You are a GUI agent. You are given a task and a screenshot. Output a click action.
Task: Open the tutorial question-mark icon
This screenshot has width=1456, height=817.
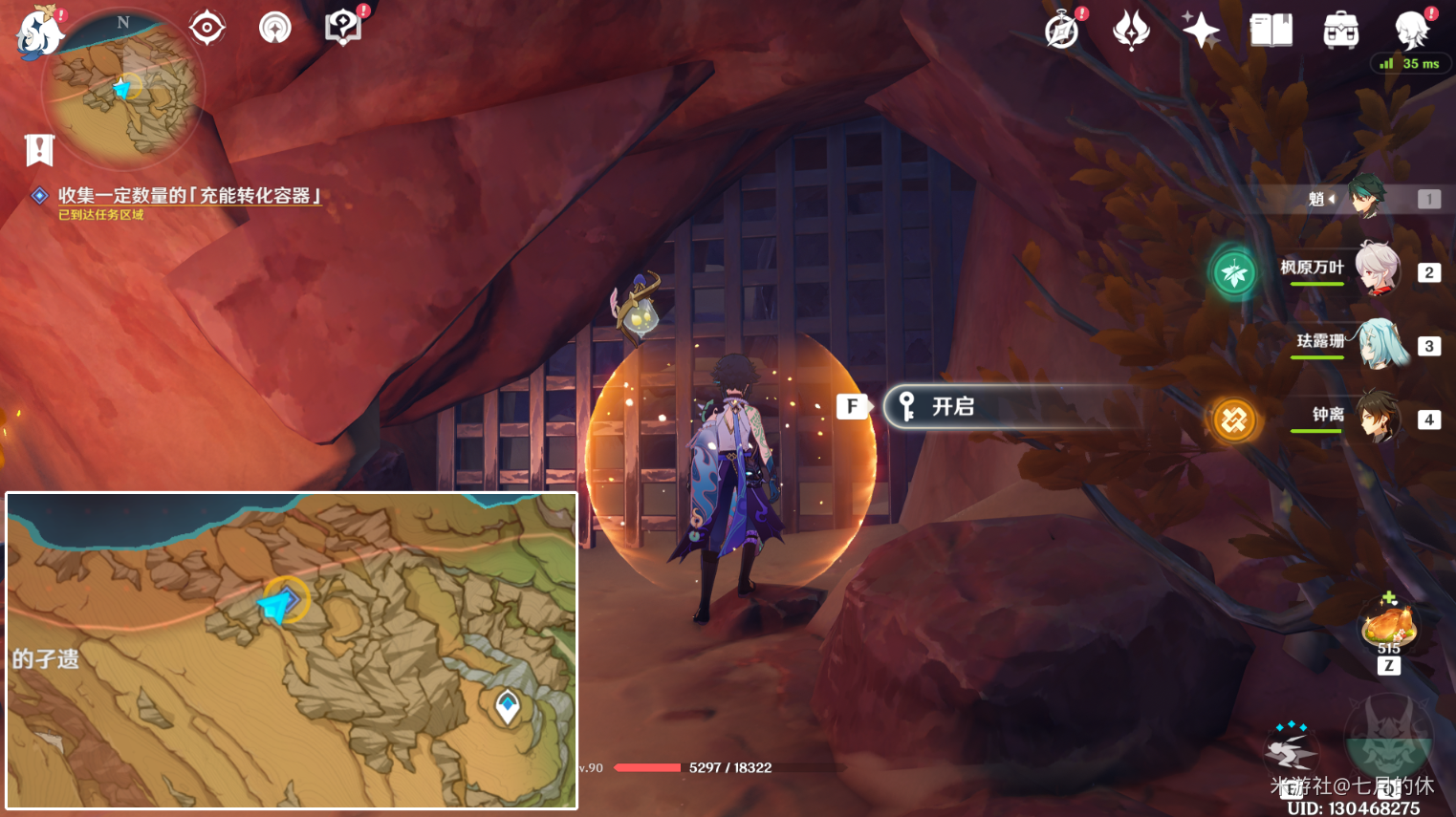click(342, 28)
